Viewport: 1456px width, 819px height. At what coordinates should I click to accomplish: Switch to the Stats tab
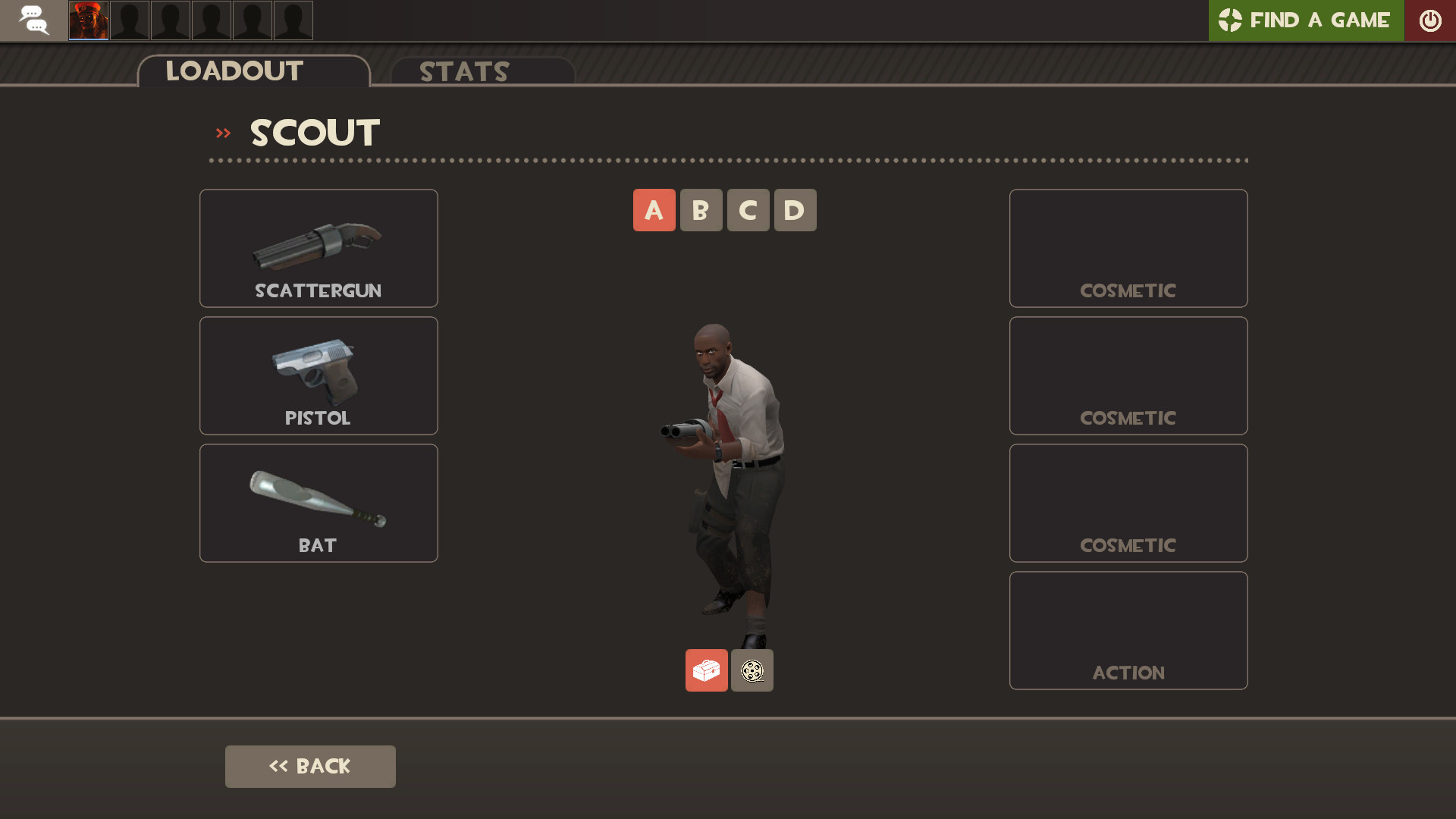[x=464, y=72]
